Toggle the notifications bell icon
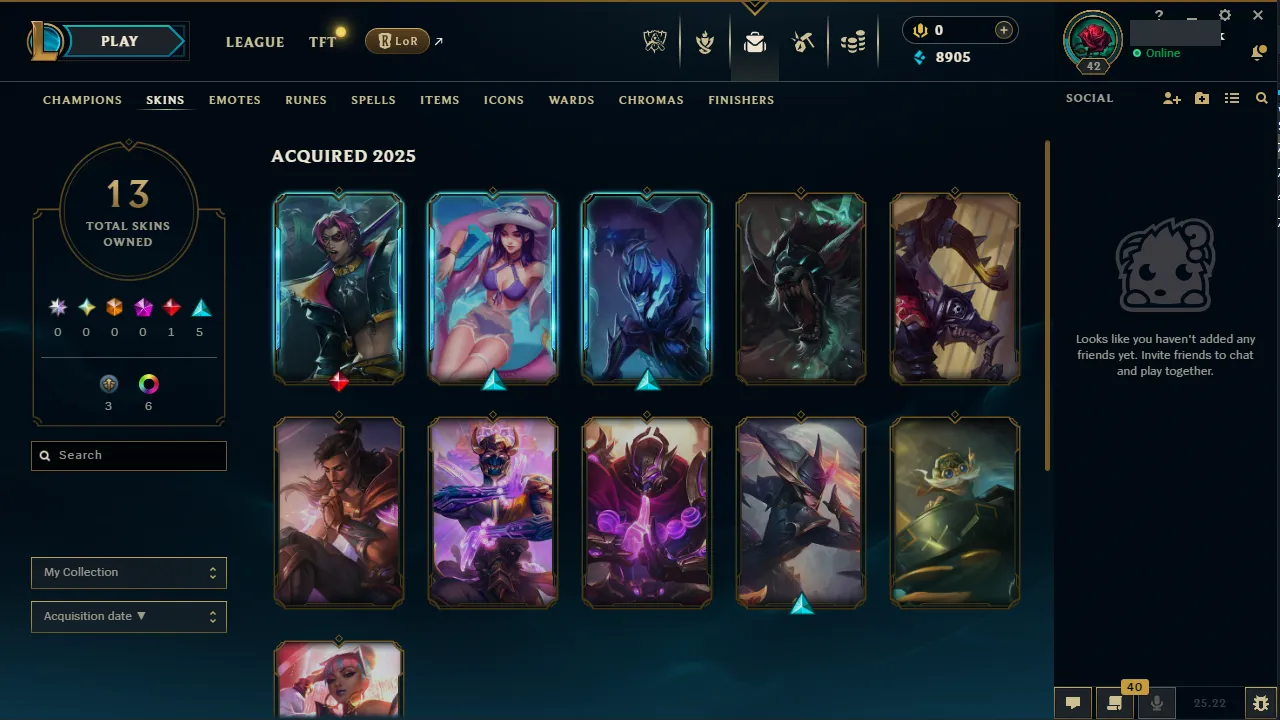Image resolution: width=1280 pixels, height=720 pixels. coord(1259,51)
